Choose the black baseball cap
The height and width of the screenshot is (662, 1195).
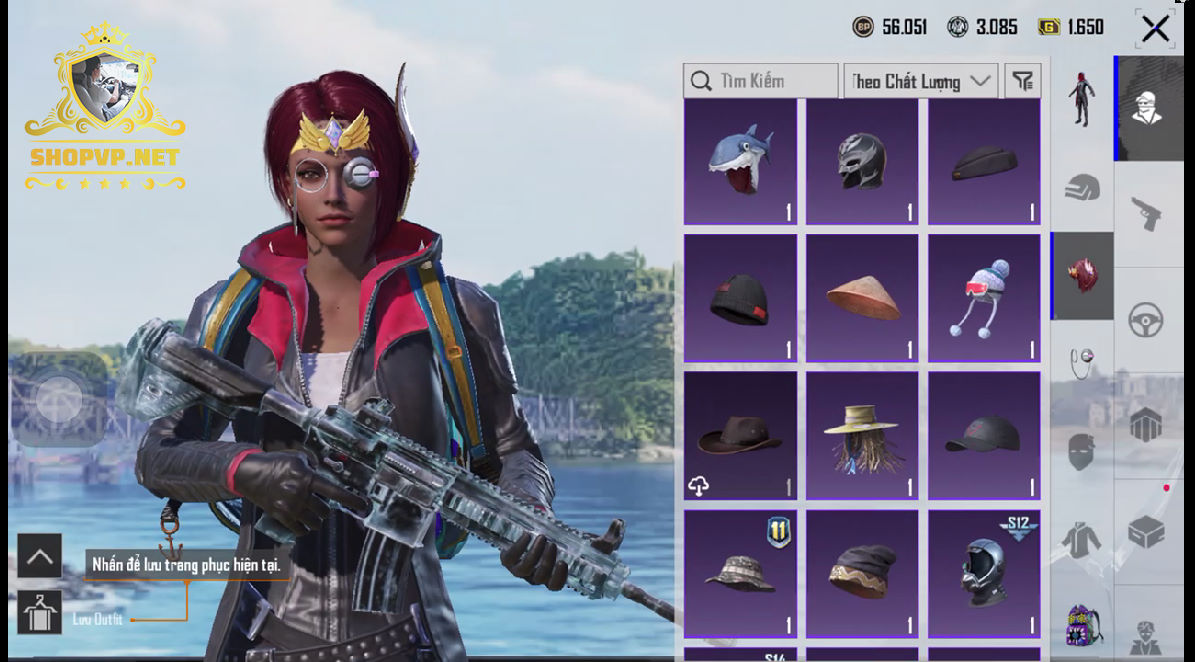(x=984, y=435)
